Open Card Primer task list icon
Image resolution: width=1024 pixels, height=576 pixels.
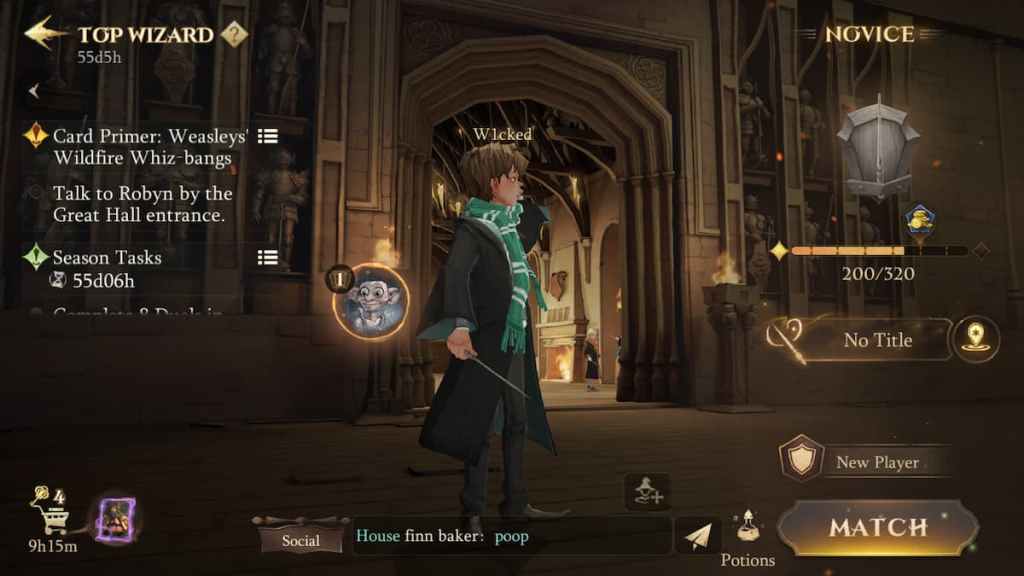tap(267, 136)
